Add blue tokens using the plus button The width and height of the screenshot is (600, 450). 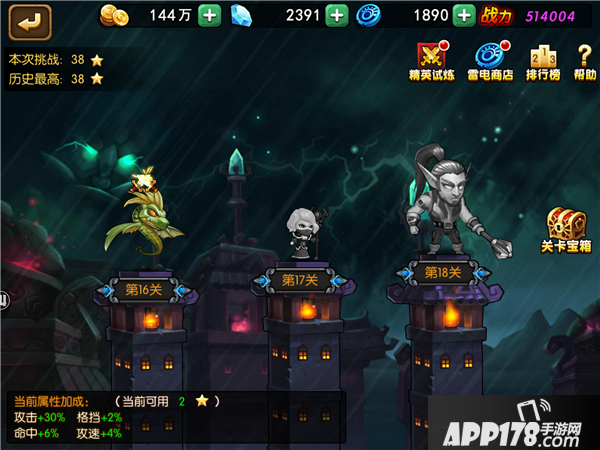[463, 15]
